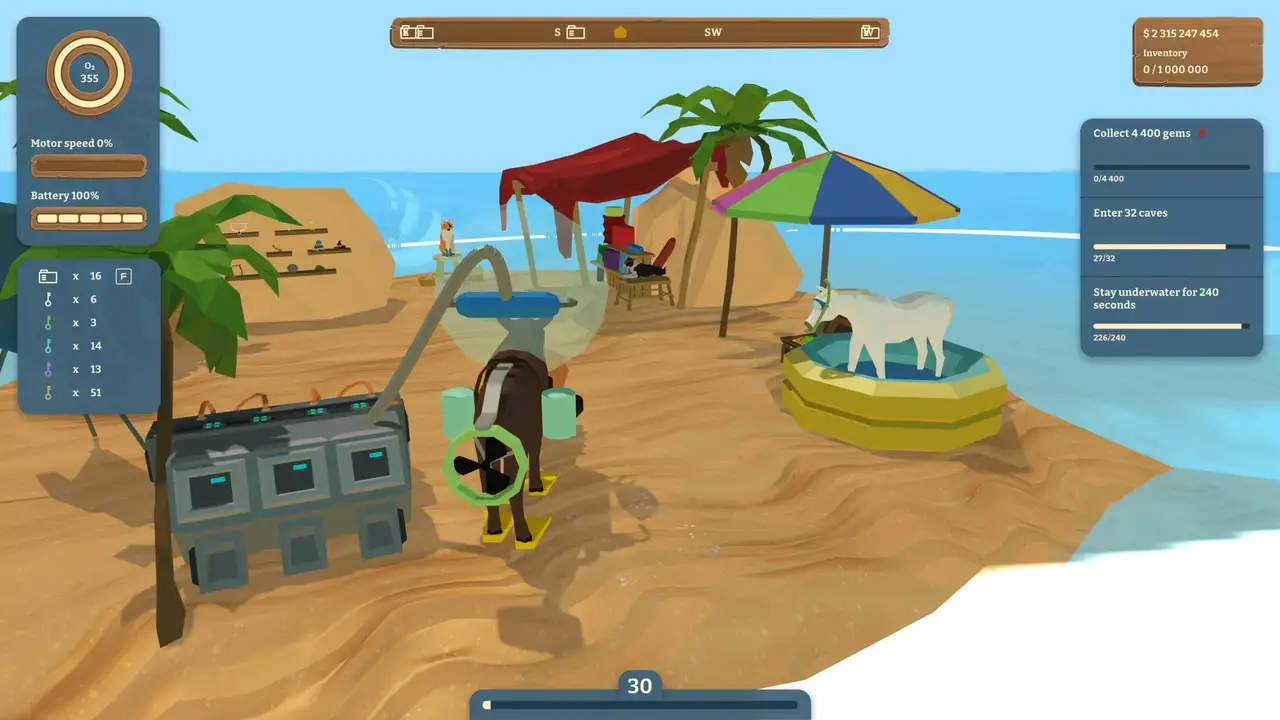The image size is (1280, 720).
Task: Click the depth value 30 label
Action: pyautogui.click(x=639, y=686)
